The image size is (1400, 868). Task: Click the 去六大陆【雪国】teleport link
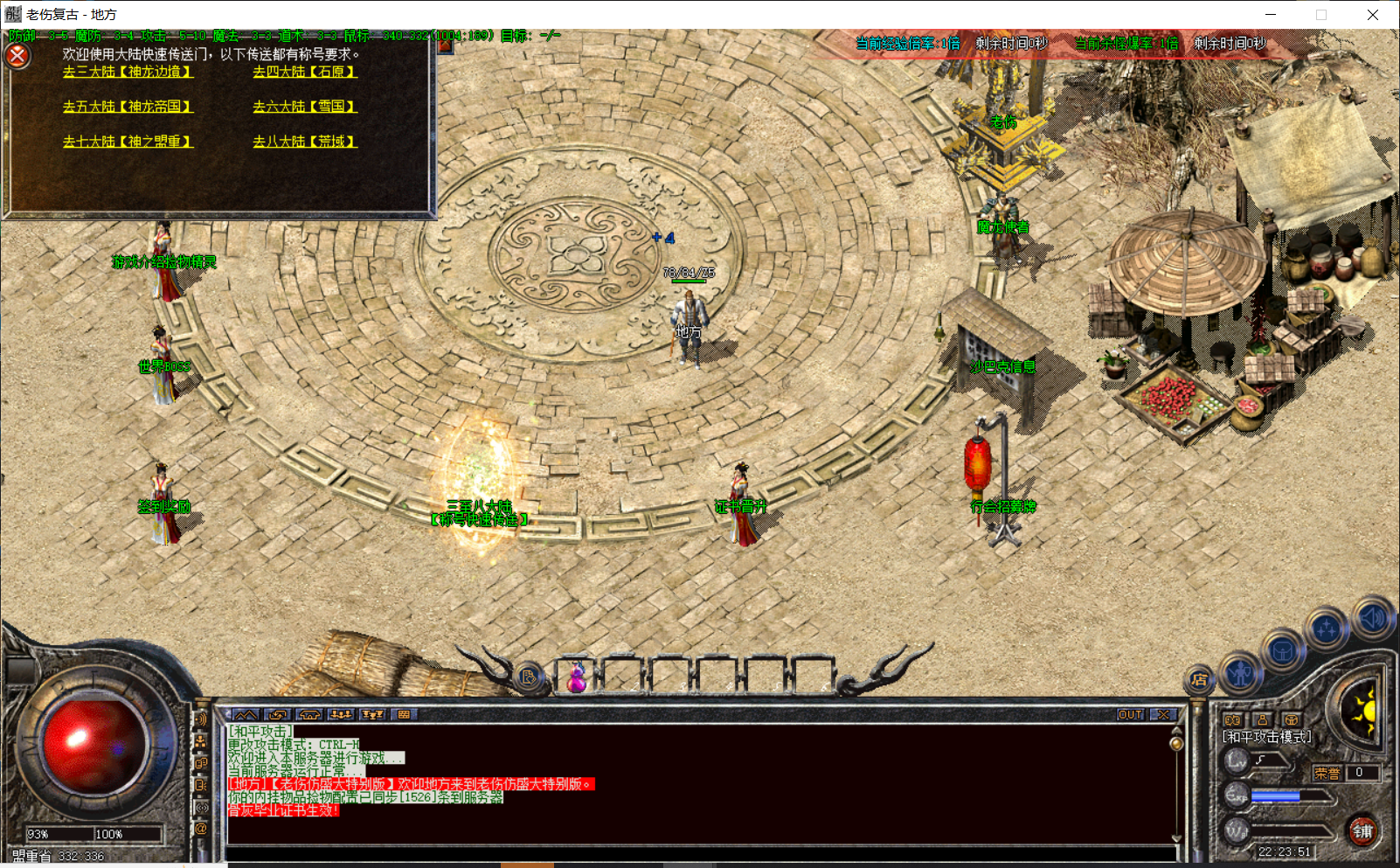click(x=304, y=107)
